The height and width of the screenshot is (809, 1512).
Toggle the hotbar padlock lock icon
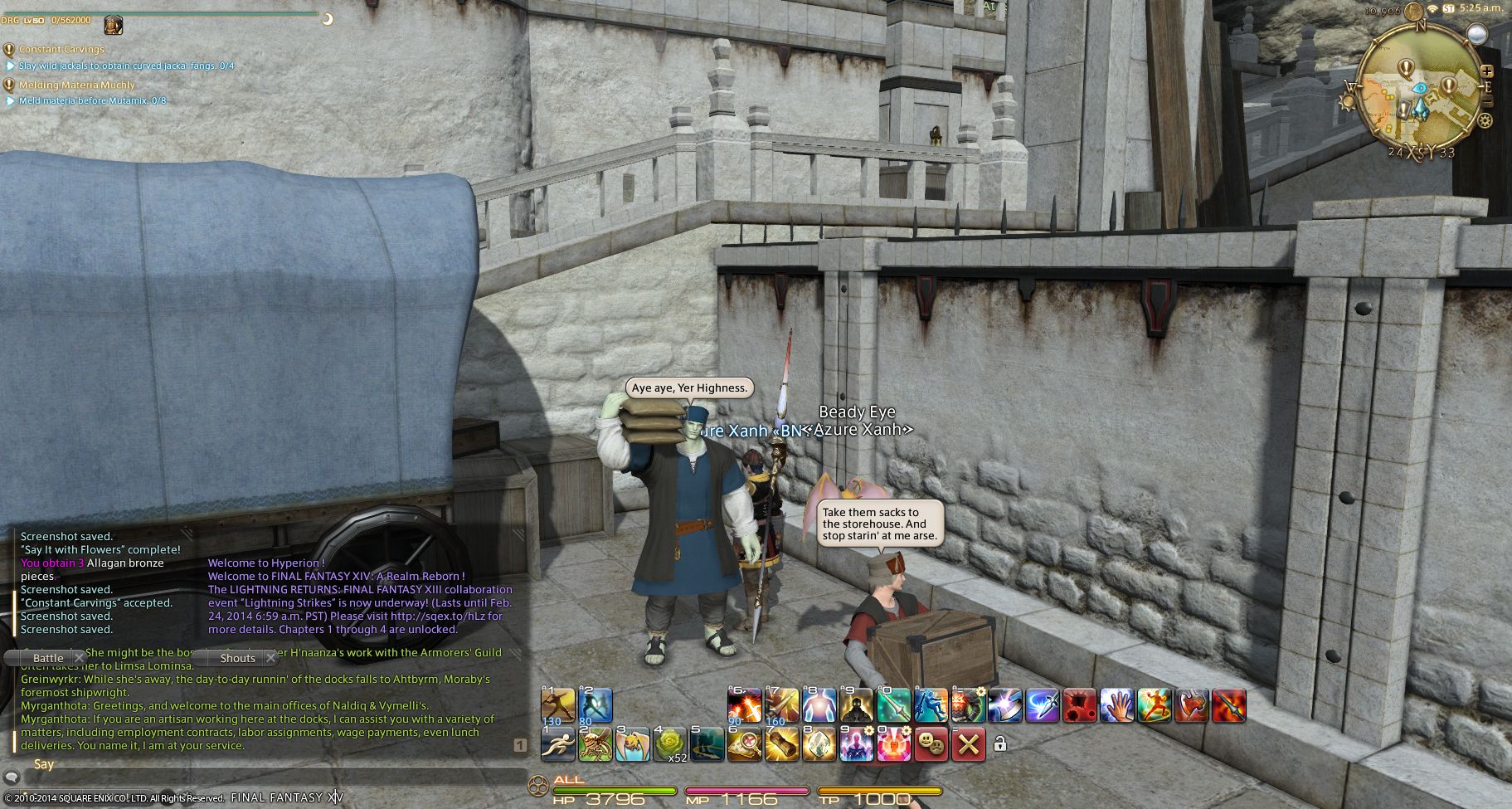pyautogui.click(x=1000, y=744)
